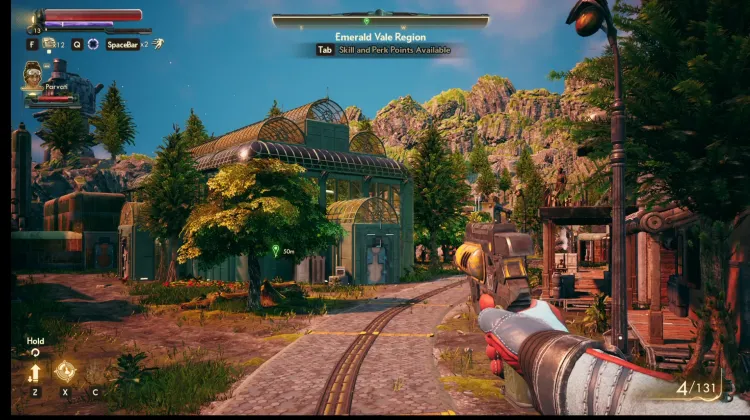Open the Skill and Perk Points notification
Screen dimensions: 750x420
[383, 49]
